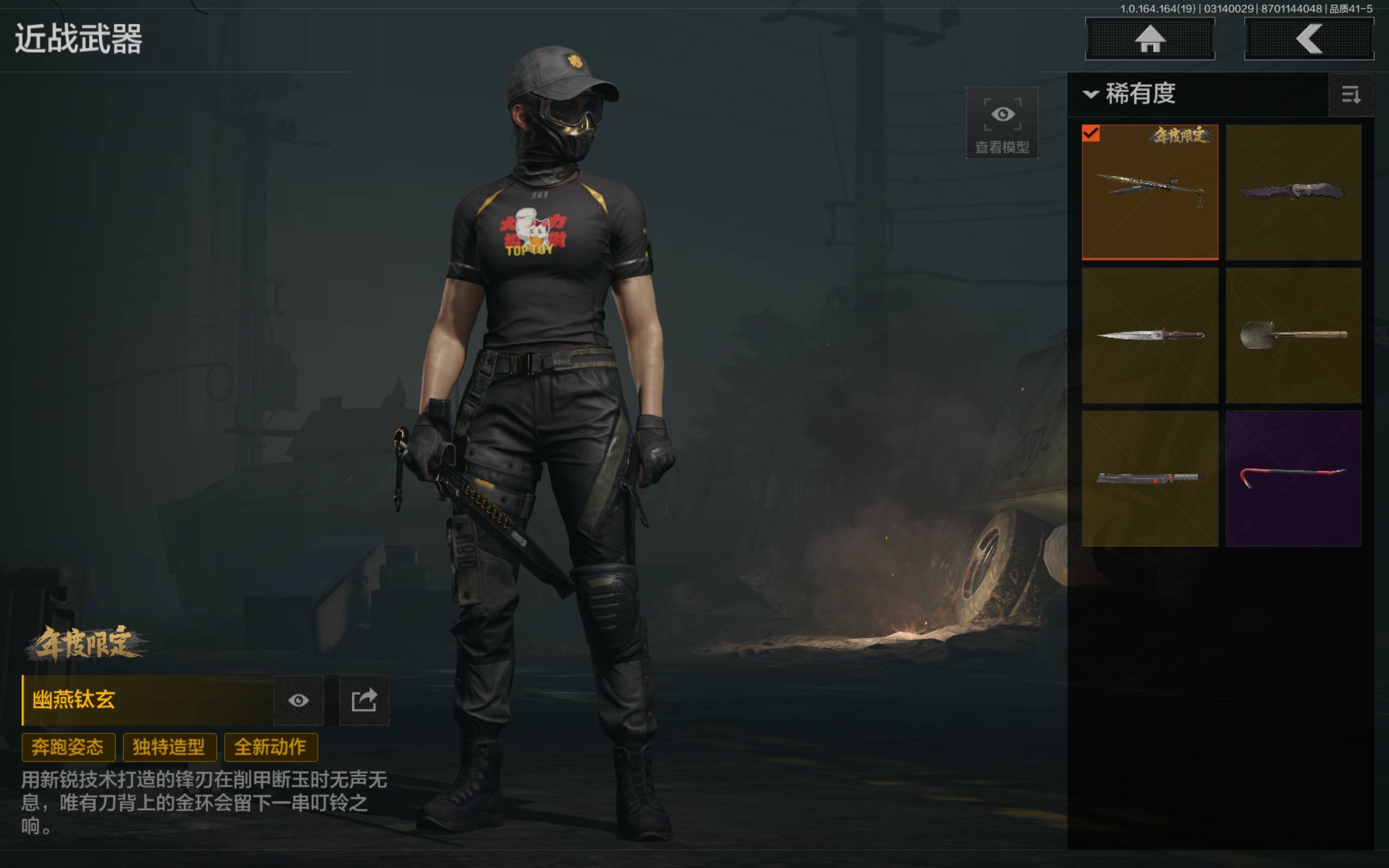Select the black machete skin
Screen dimensions: 1389x868
point(1149,477)
